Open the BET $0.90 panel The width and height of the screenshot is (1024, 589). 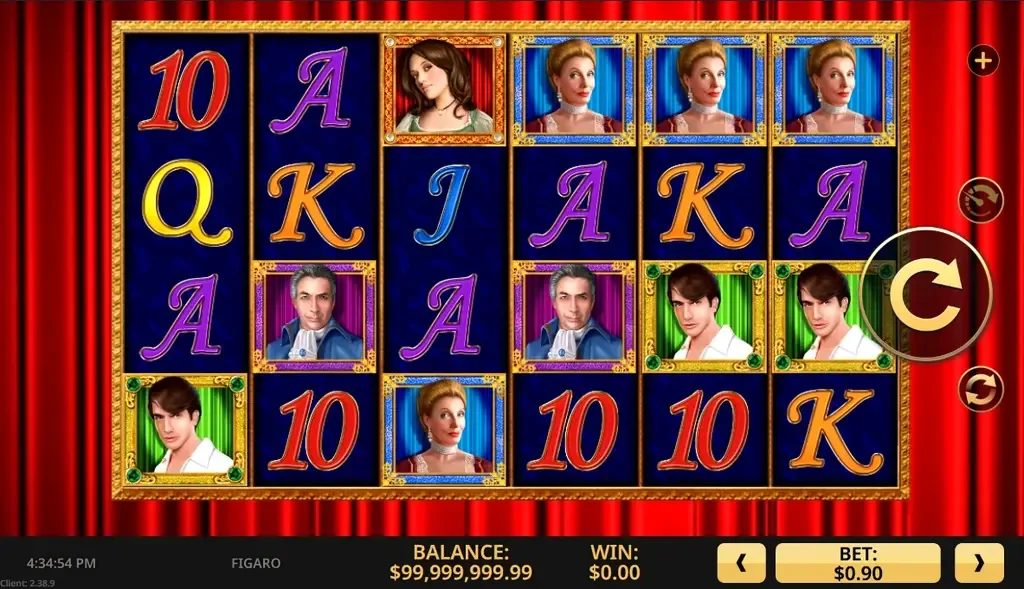(858, 563)
